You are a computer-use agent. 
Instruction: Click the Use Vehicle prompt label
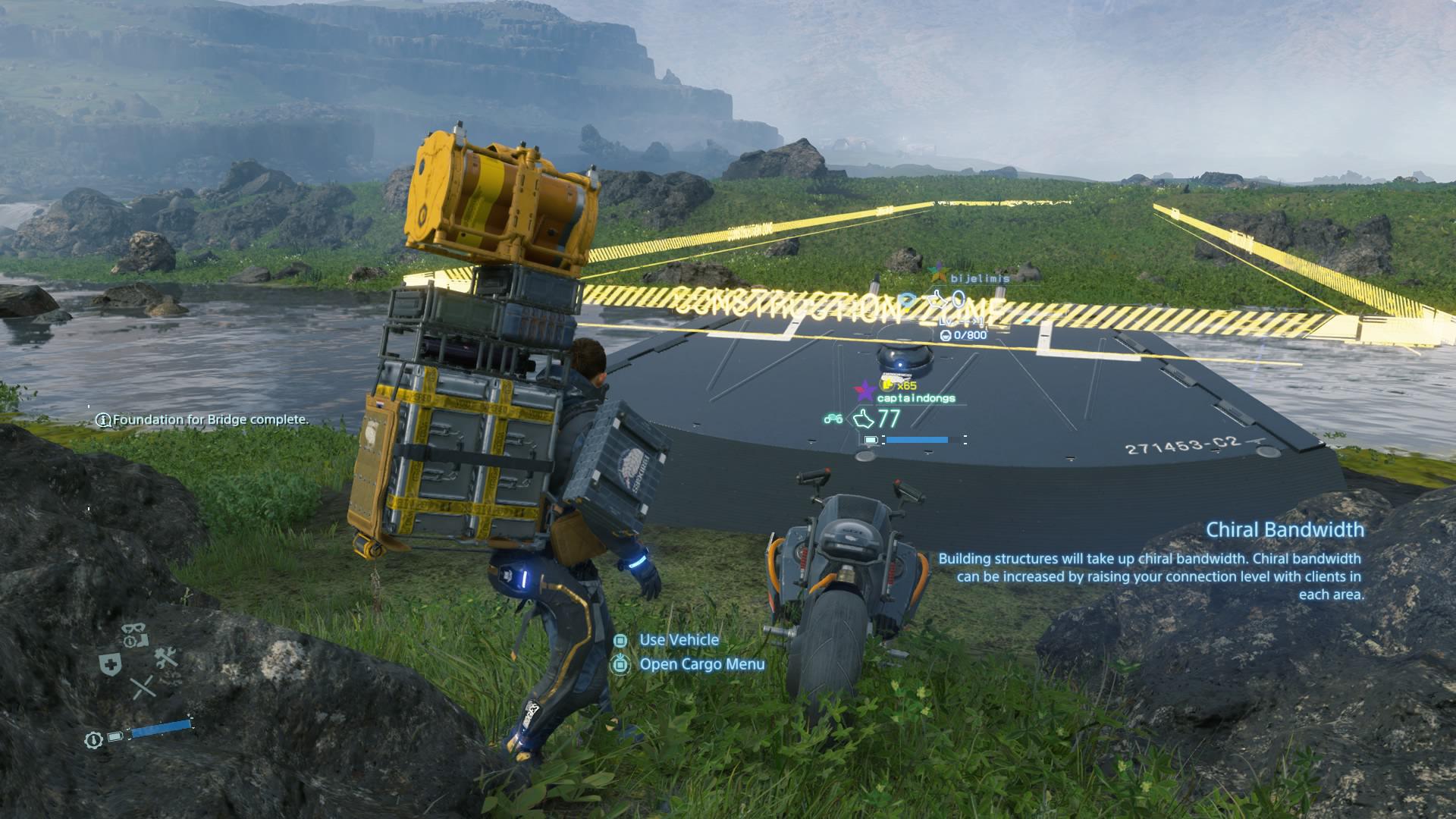pyautogui.click(x=679, y=640)
